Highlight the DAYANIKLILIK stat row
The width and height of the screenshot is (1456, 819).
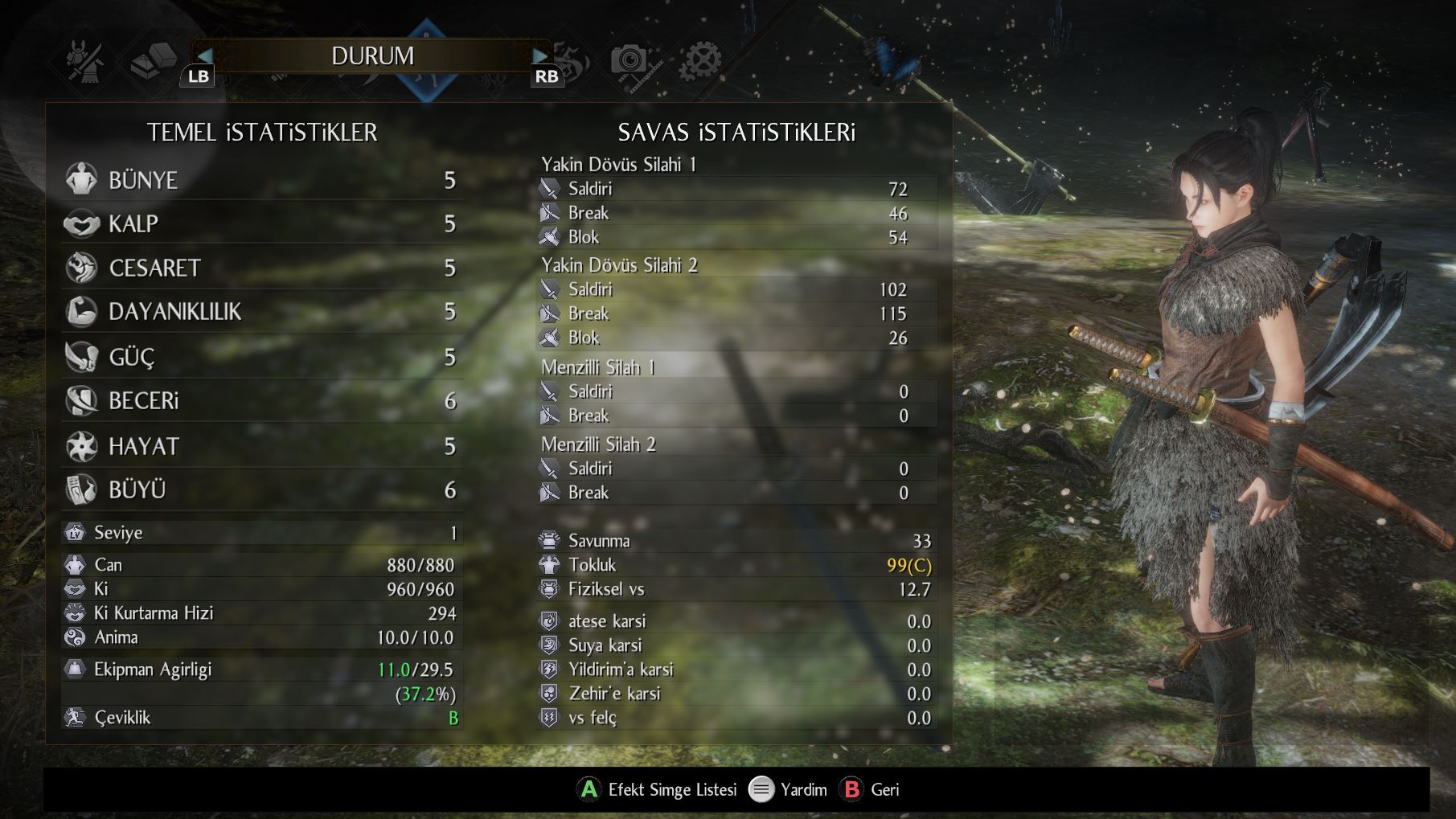[x=261, y=312]
